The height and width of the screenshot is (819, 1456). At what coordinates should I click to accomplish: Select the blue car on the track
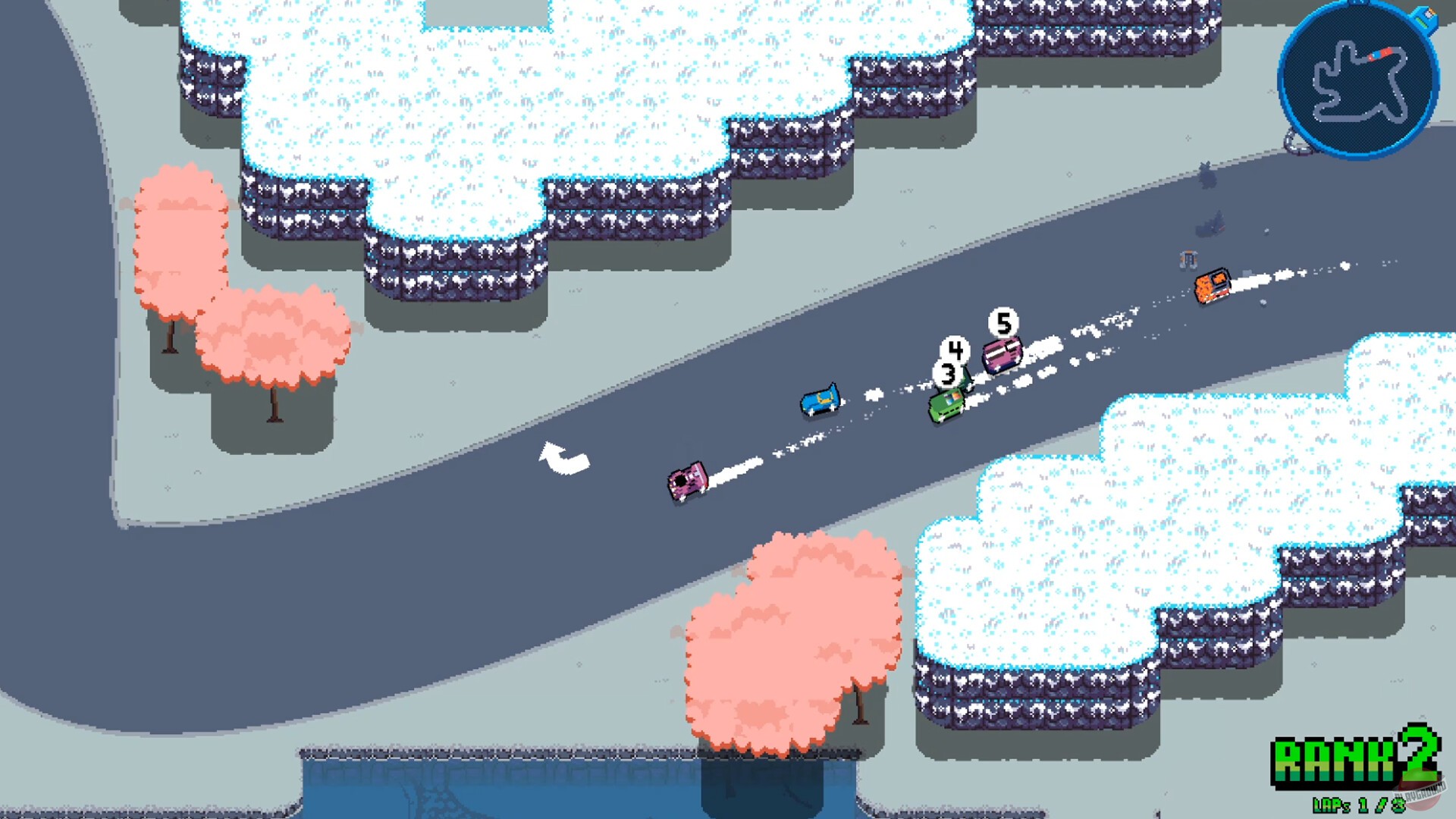coord(819,400)
